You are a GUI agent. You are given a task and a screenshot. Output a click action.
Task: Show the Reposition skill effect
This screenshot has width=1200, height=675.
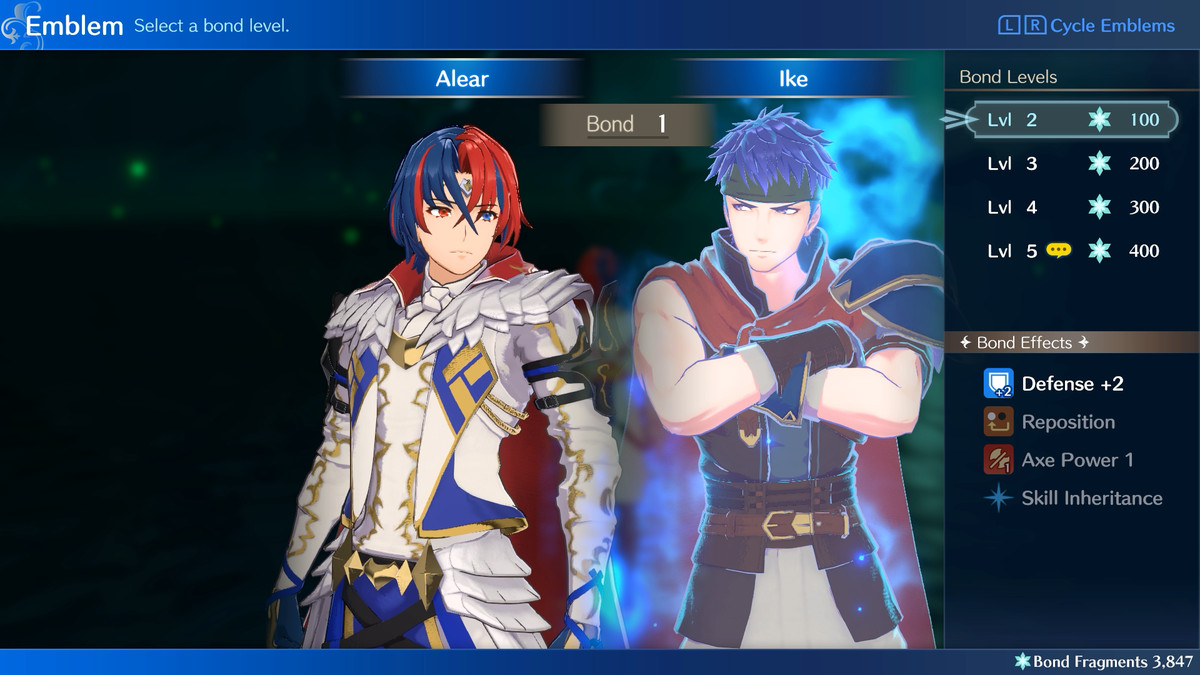click(x=1067, y=422)
